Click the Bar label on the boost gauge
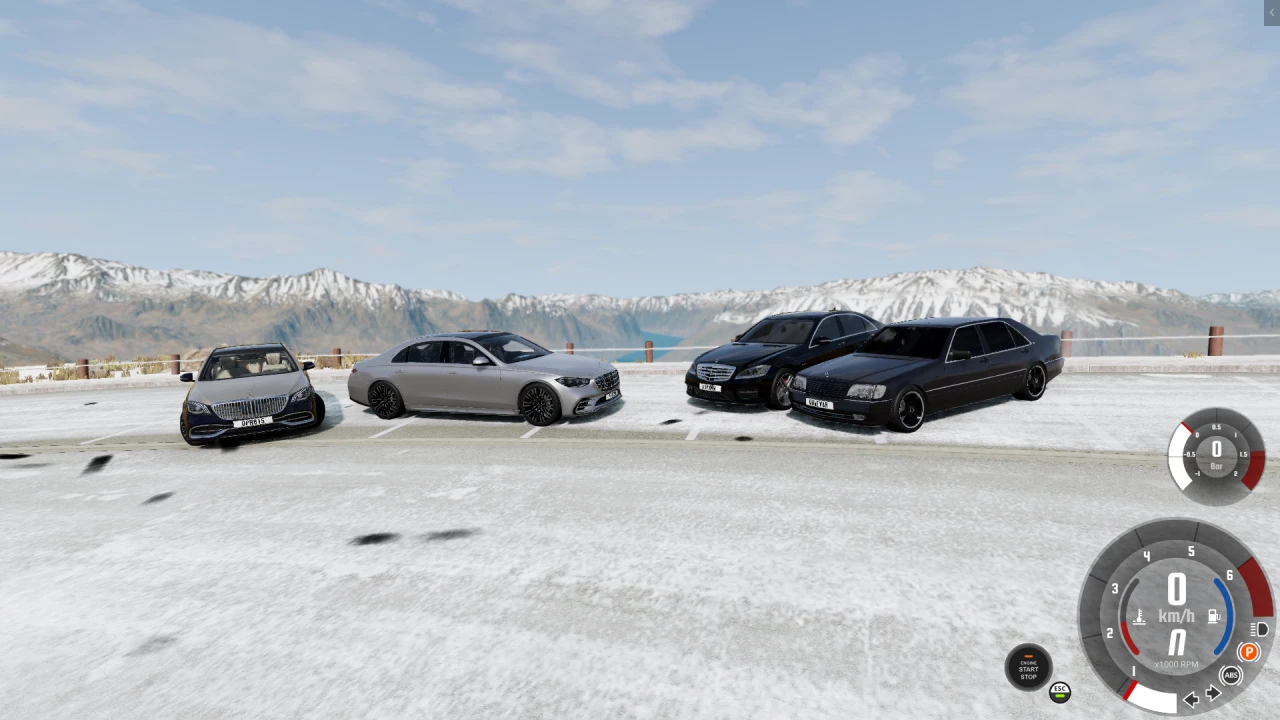 point(1216,466)
